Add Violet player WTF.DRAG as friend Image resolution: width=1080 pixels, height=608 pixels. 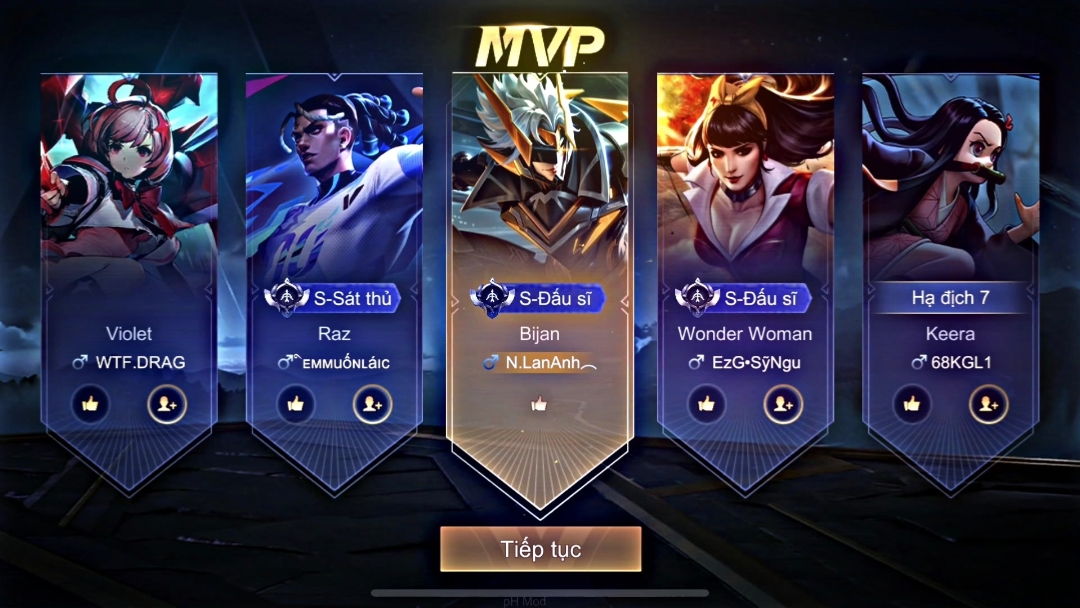click(x=167, y=404)
